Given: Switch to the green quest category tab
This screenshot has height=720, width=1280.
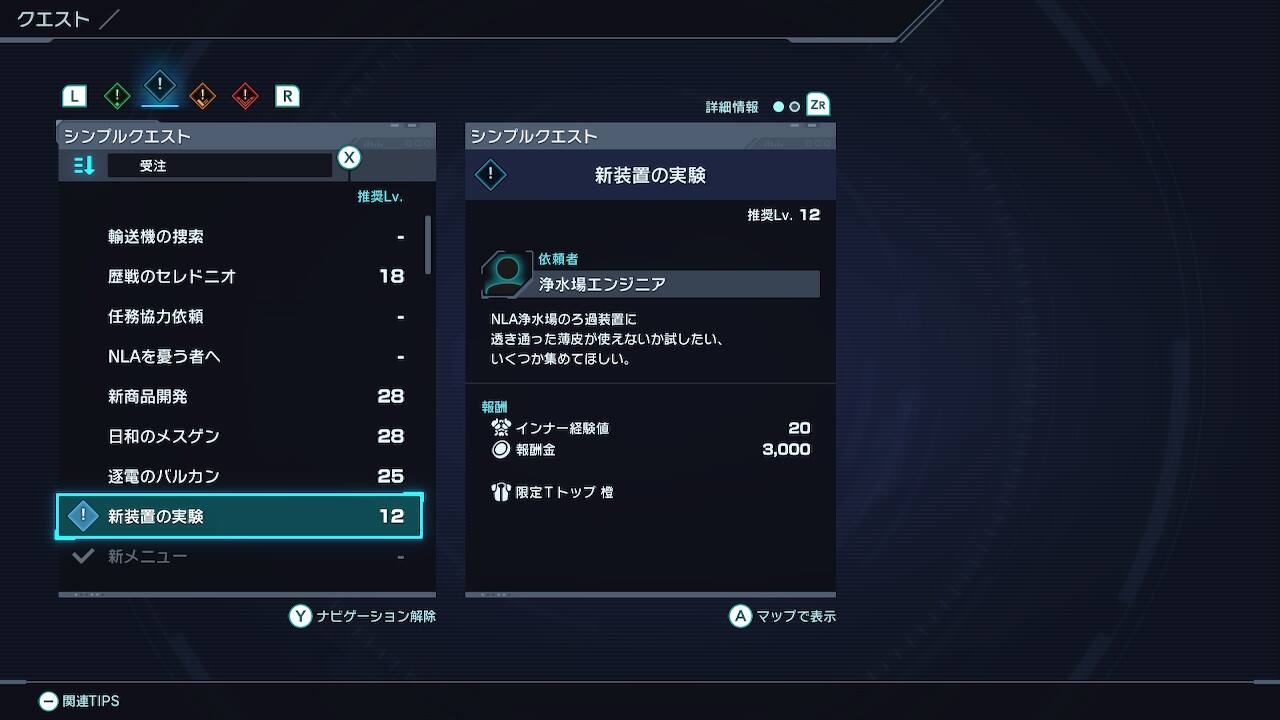Looking at the screenshot, I should point(117,96).
